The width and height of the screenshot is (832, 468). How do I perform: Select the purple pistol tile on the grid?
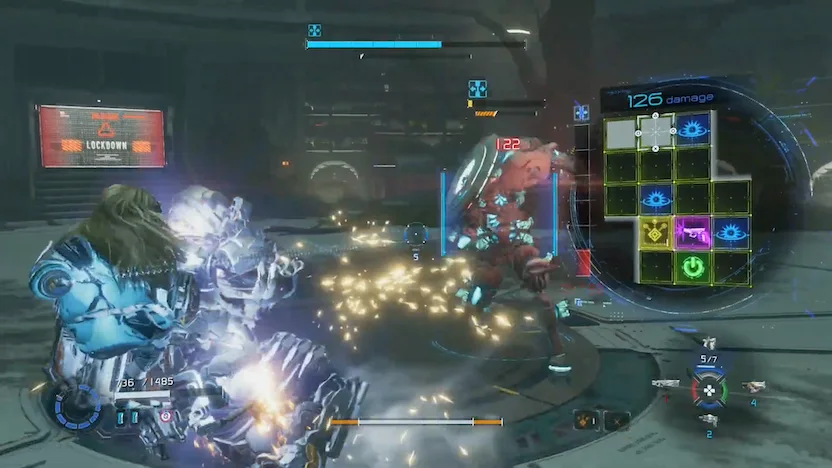tap(692, 233)
